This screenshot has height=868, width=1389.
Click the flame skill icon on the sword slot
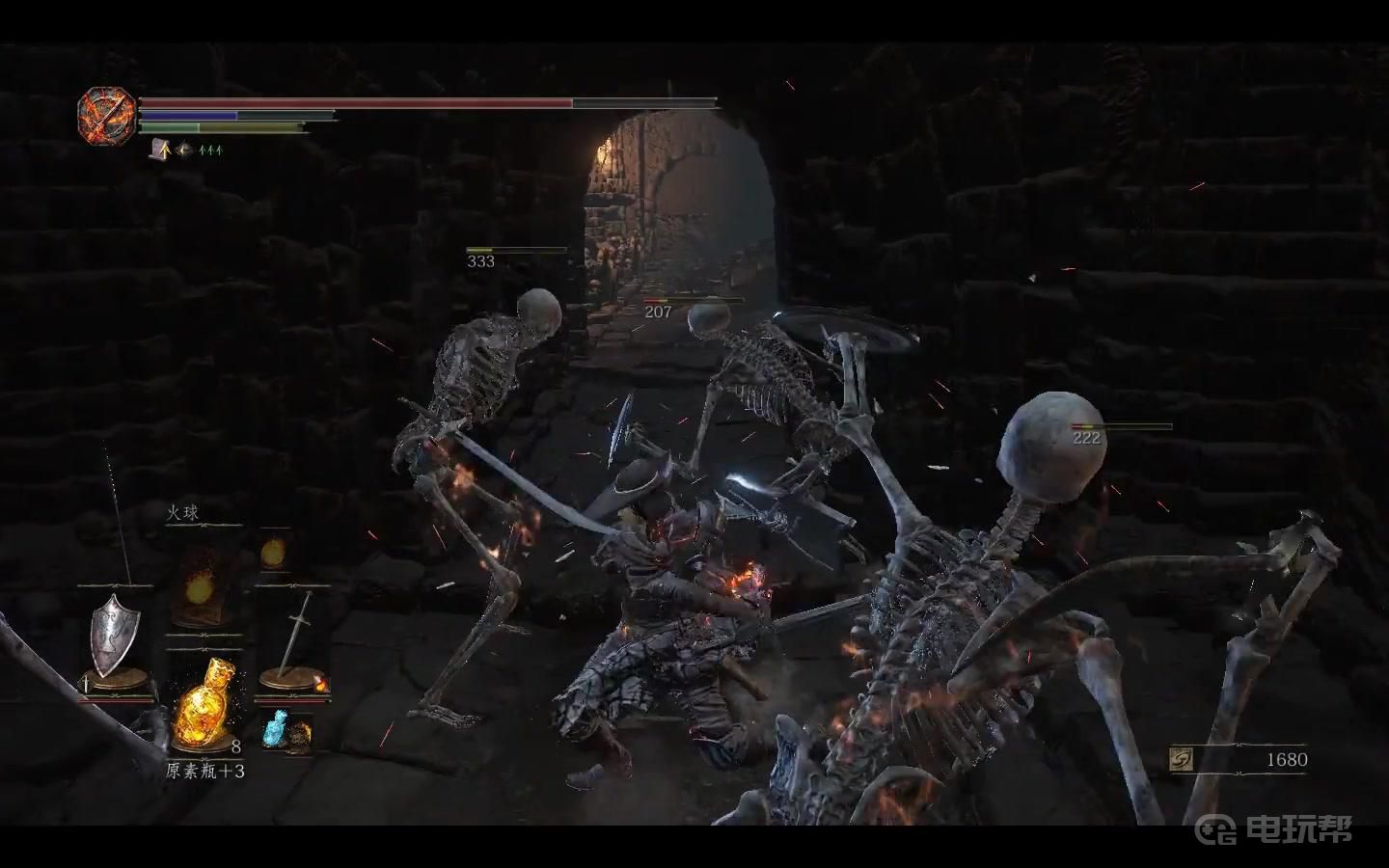(321, 685)
